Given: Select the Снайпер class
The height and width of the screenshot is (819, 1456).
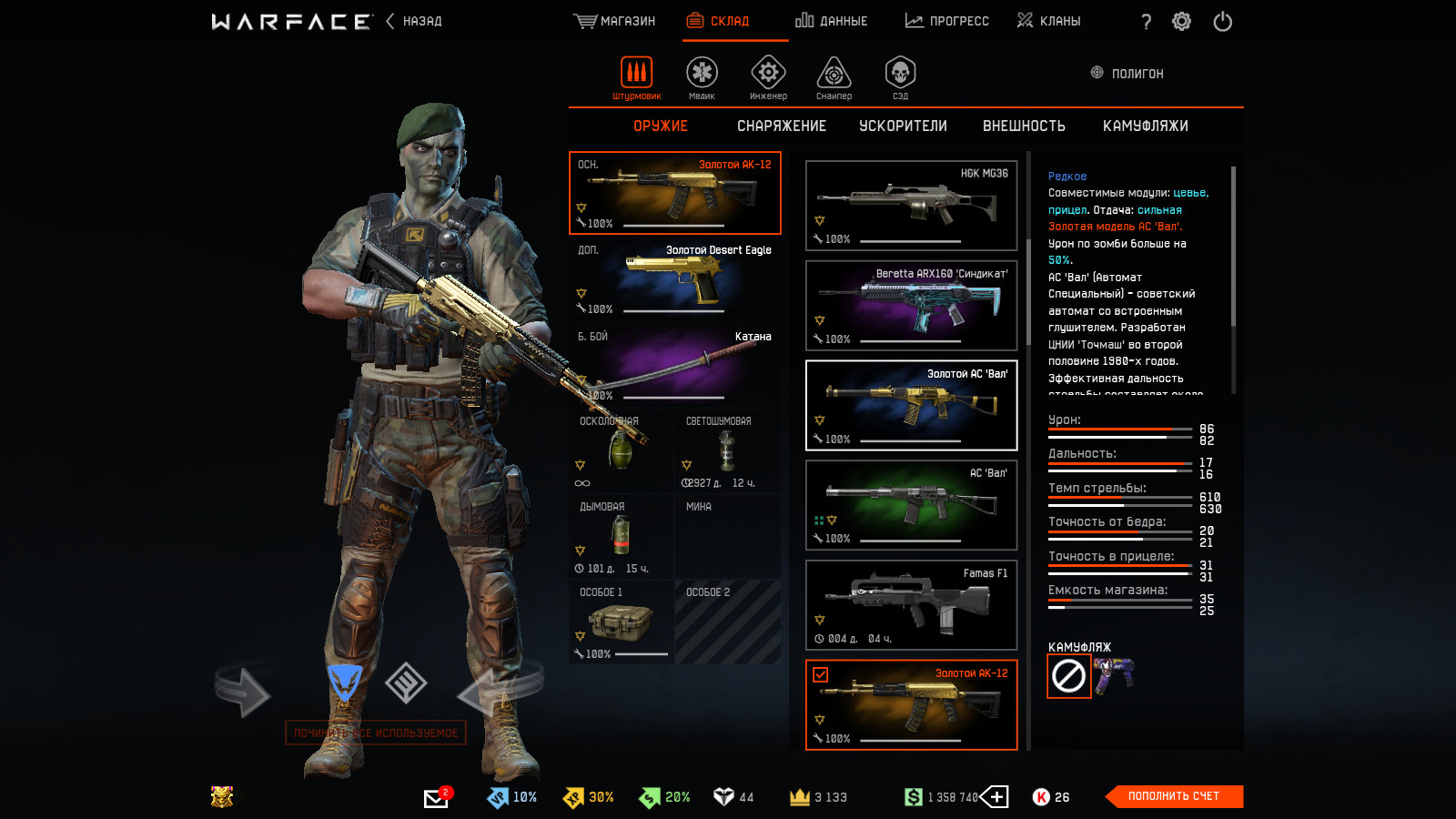Looking at the screenshot, I should pos(834,76).
